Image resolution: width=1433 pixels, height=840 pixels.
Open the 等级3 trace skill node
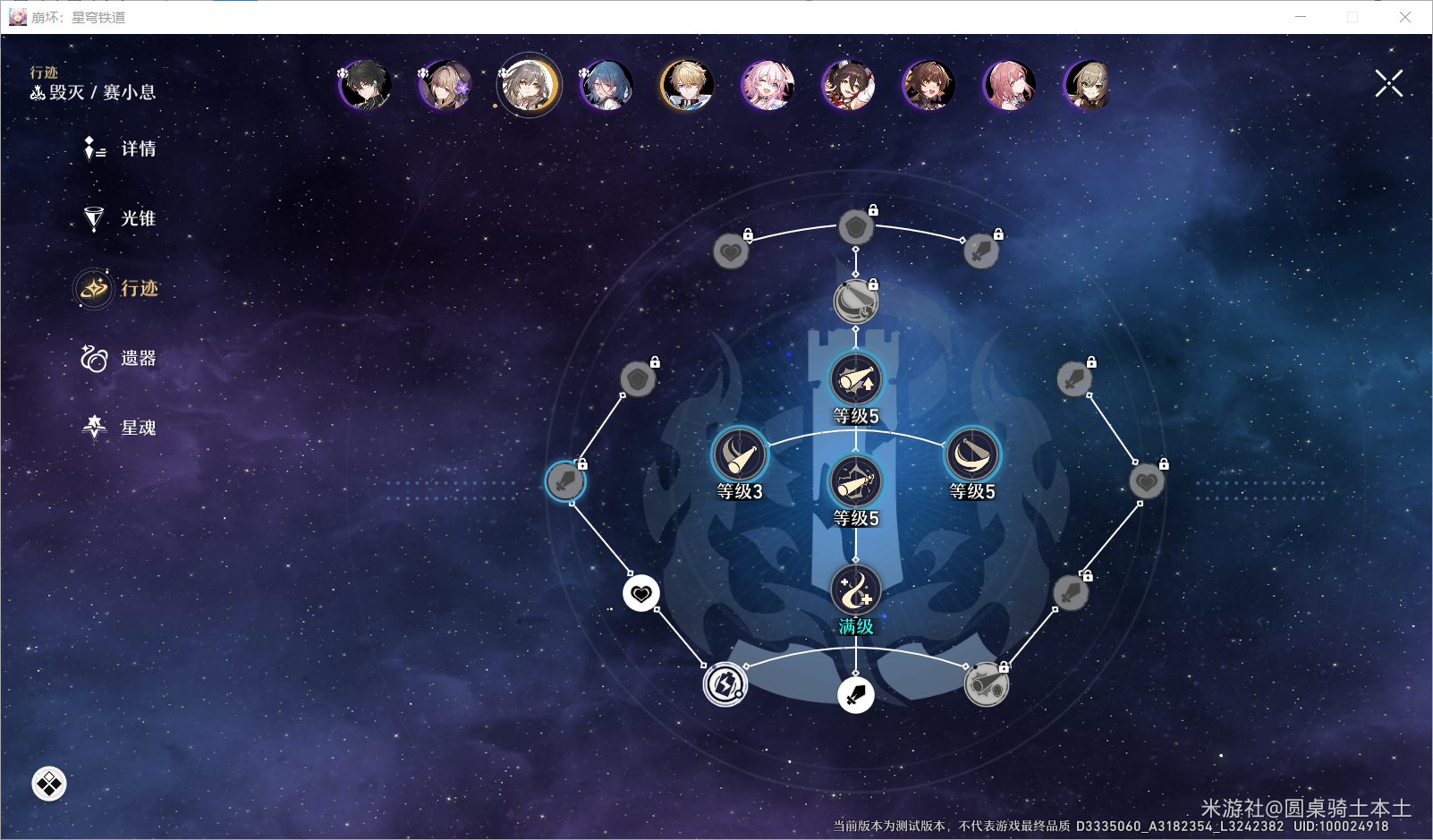pos(740,455)
